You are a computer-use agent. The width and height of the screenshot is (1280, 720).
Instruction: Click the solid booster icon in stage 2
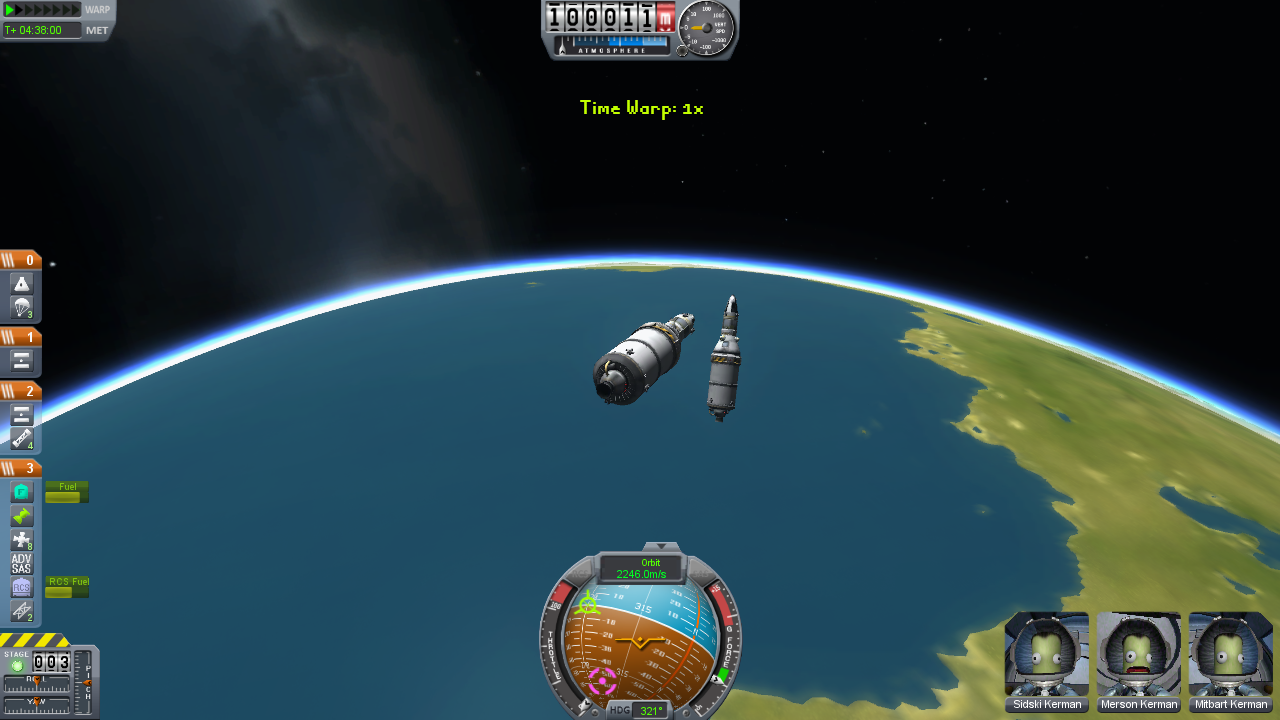coord(22,439)
